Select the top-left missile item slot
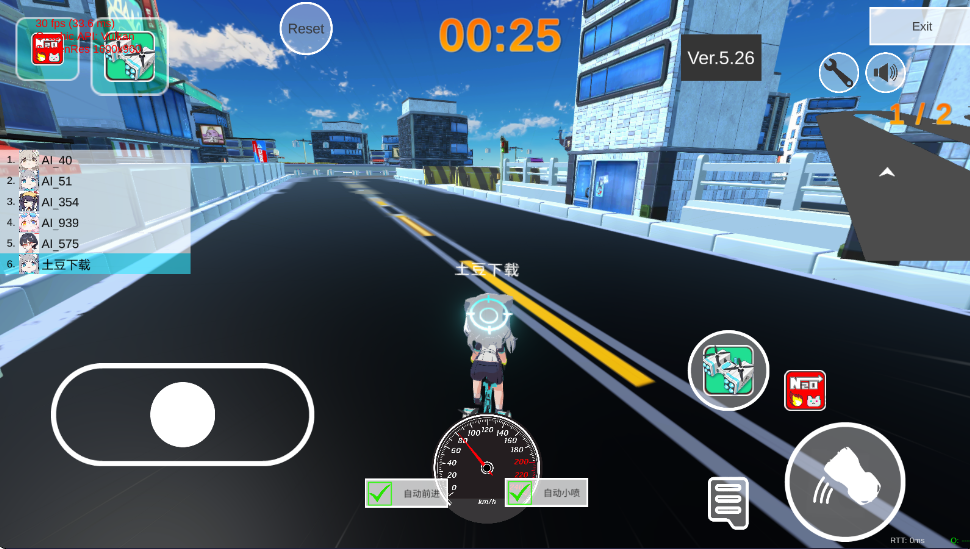This screenshot has height=549, width=970. 129,56
